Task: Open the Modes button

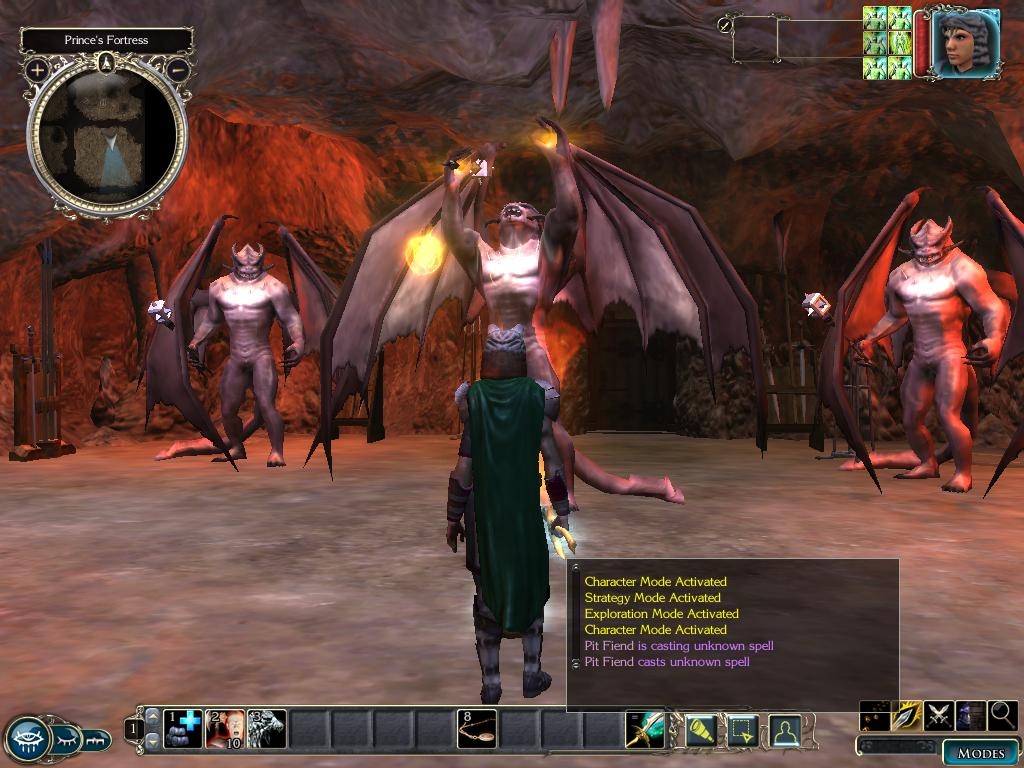Action: (980, 753)
